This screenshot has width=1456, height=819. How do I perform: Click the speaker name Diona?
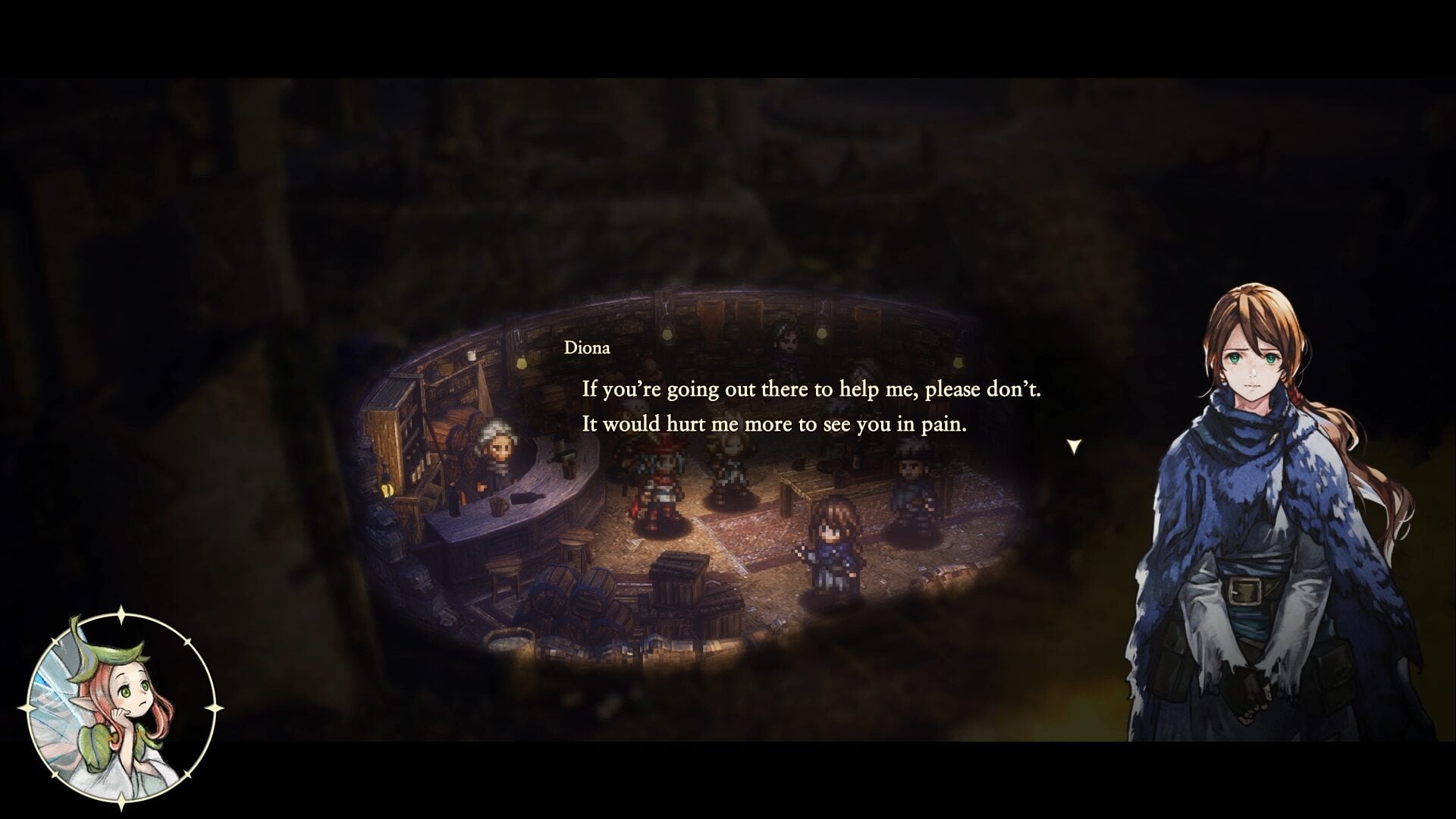588,348
